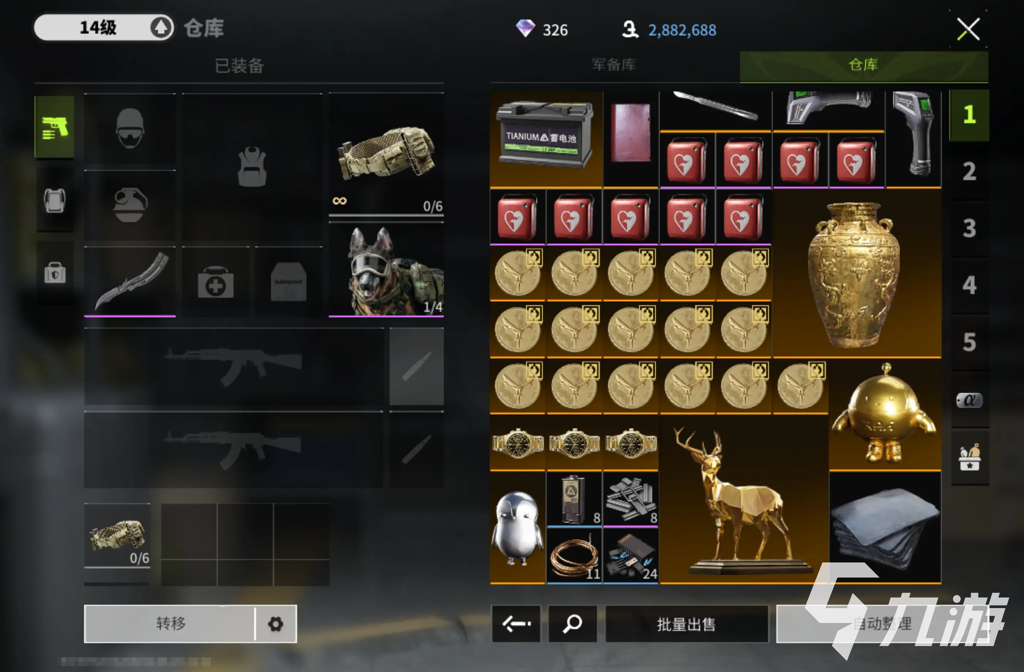Open transfer settings gear
Image resolution: width=1024 pixels, height=672 pixels.
(275, 624)
